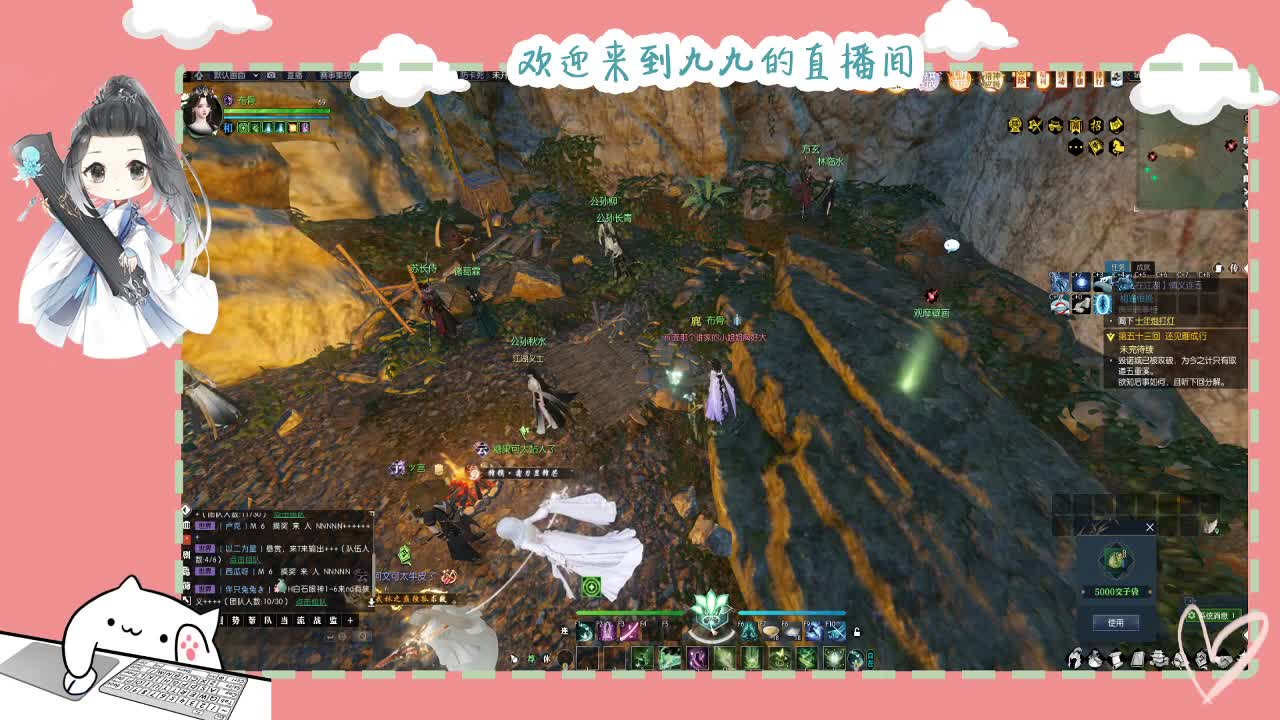Toggle the lock icon at the end of the skill bar
Image resolution: width=1280 pixels, height=720 pixels.
point(858,631)
